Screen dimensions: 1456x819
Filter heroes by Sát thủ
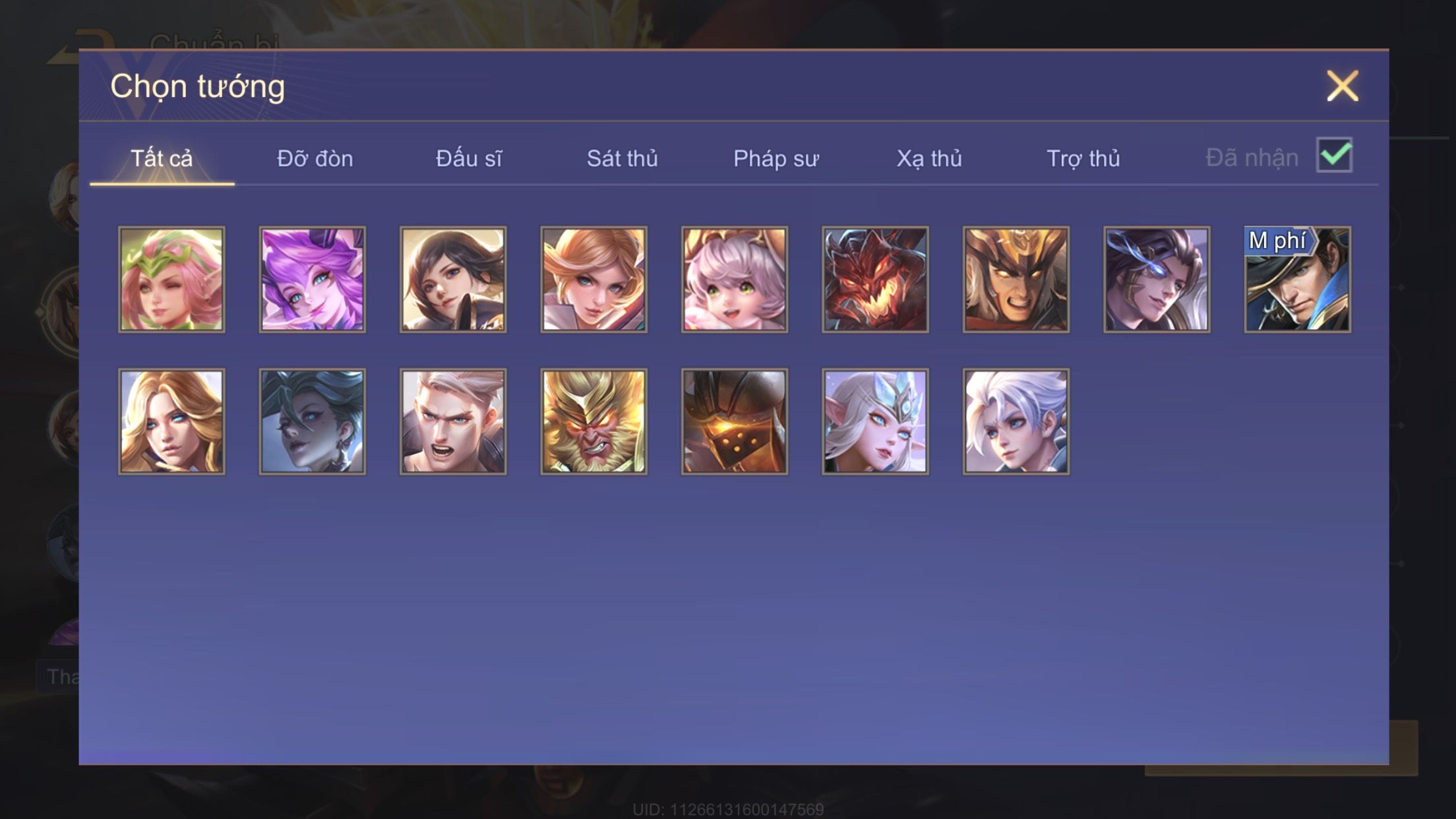pos(622,159)
